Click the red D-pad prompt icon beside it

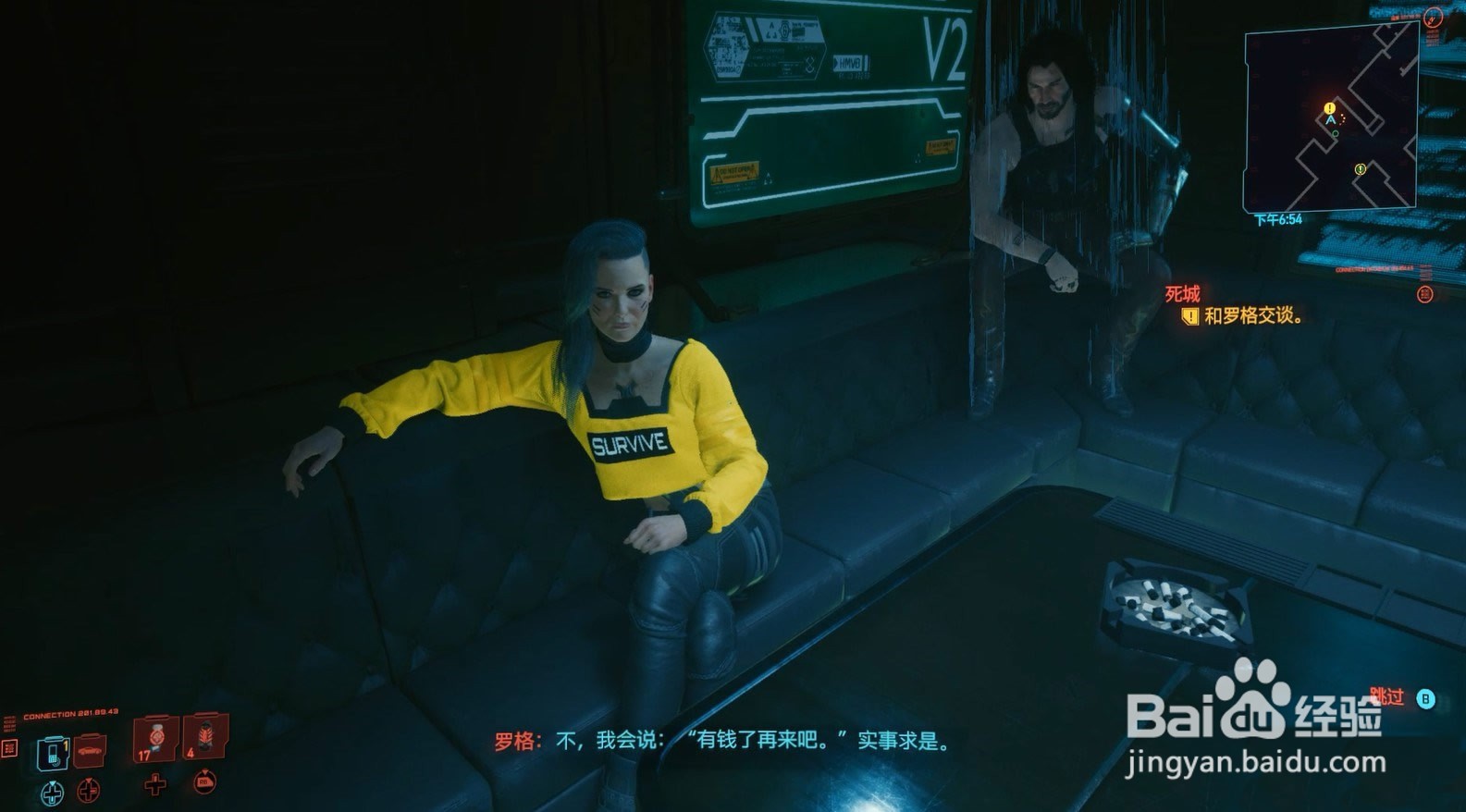click(x=89, y=791)
